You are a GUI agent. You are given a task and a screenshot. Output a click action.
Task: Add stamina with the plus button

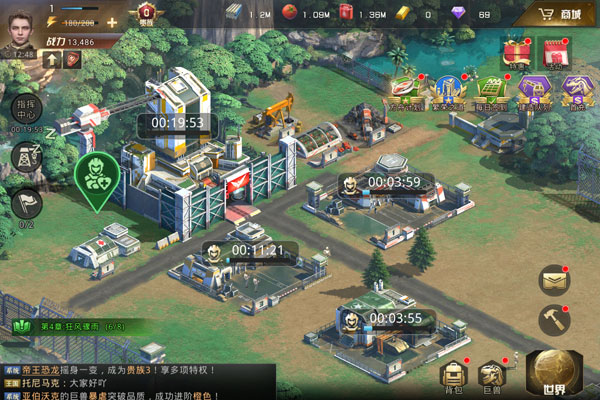[x=111, y=21]
